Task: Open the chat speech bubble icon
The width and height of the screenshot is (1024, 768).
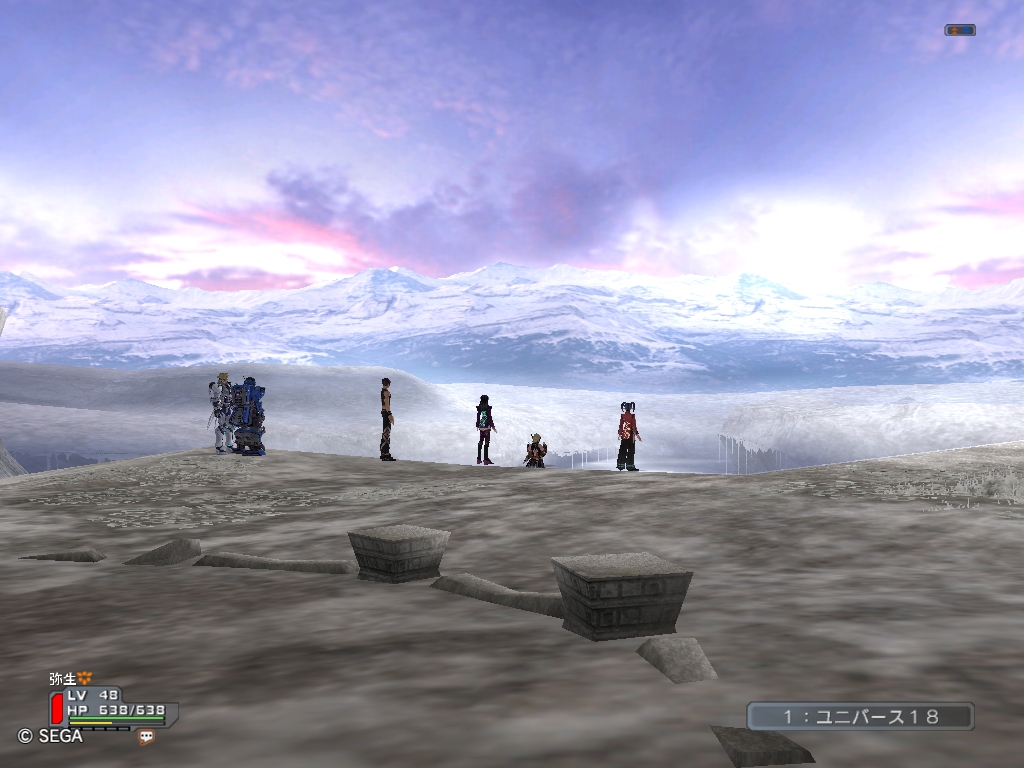Action: tap(147, 737)
